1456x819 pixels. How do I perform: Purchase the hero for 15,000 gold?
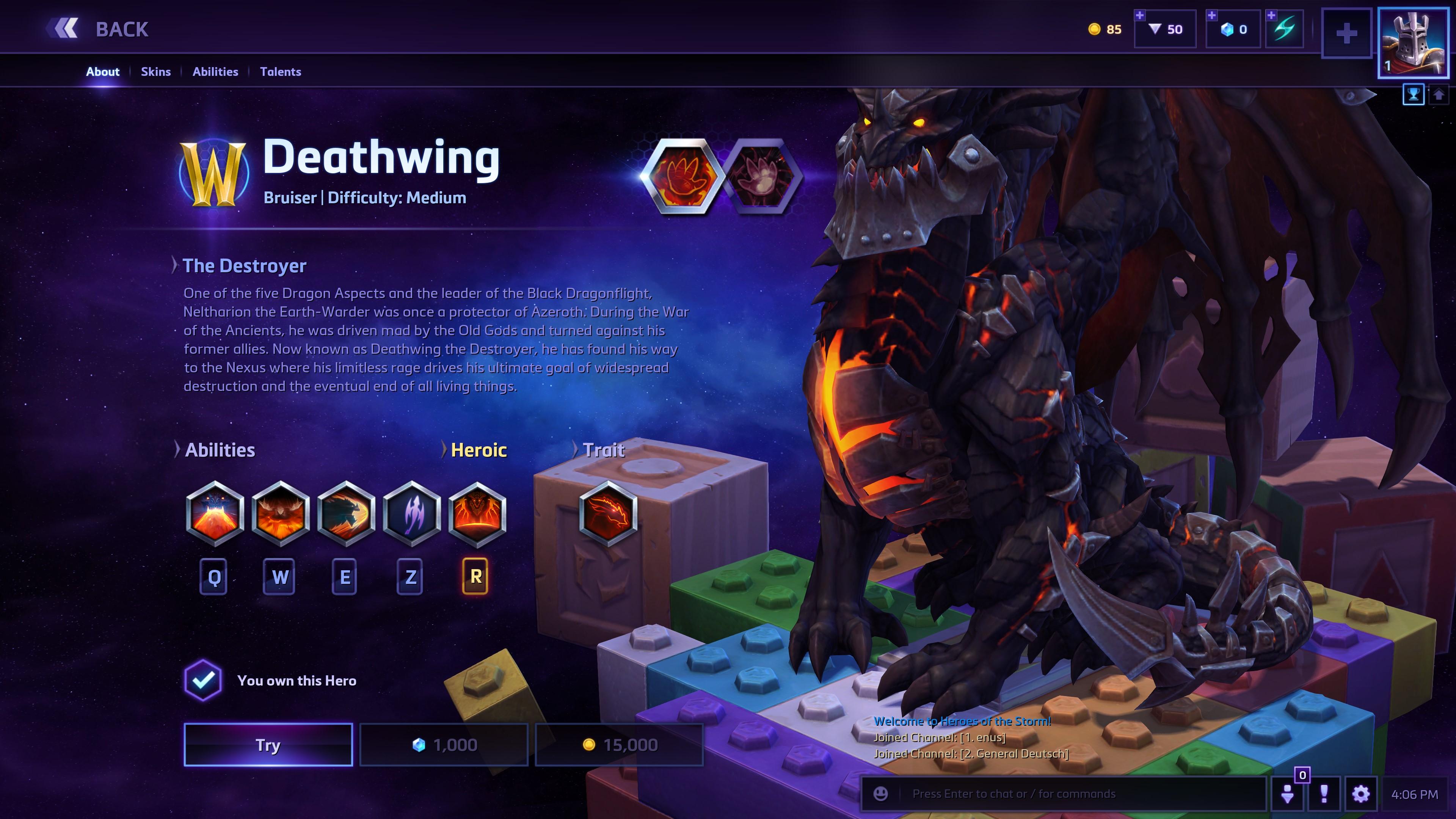620,744
